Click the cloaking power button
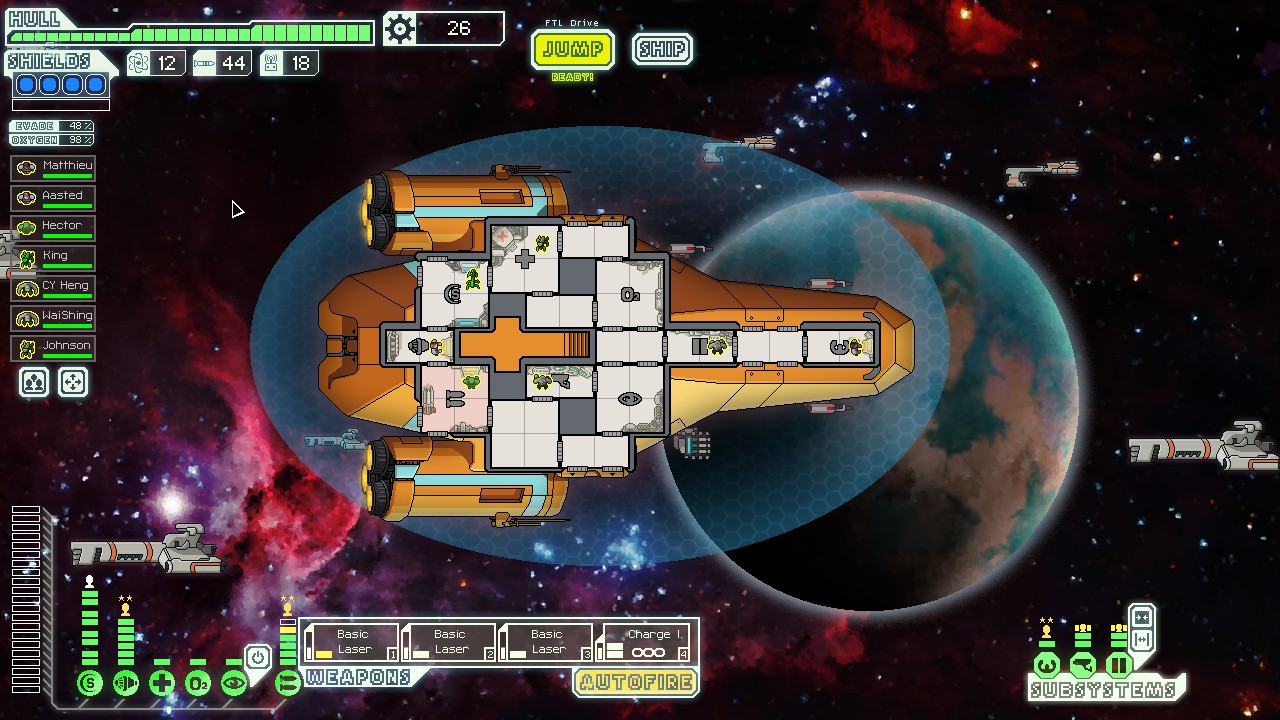This screenshot has width=1280, height=720. (258, 658)
